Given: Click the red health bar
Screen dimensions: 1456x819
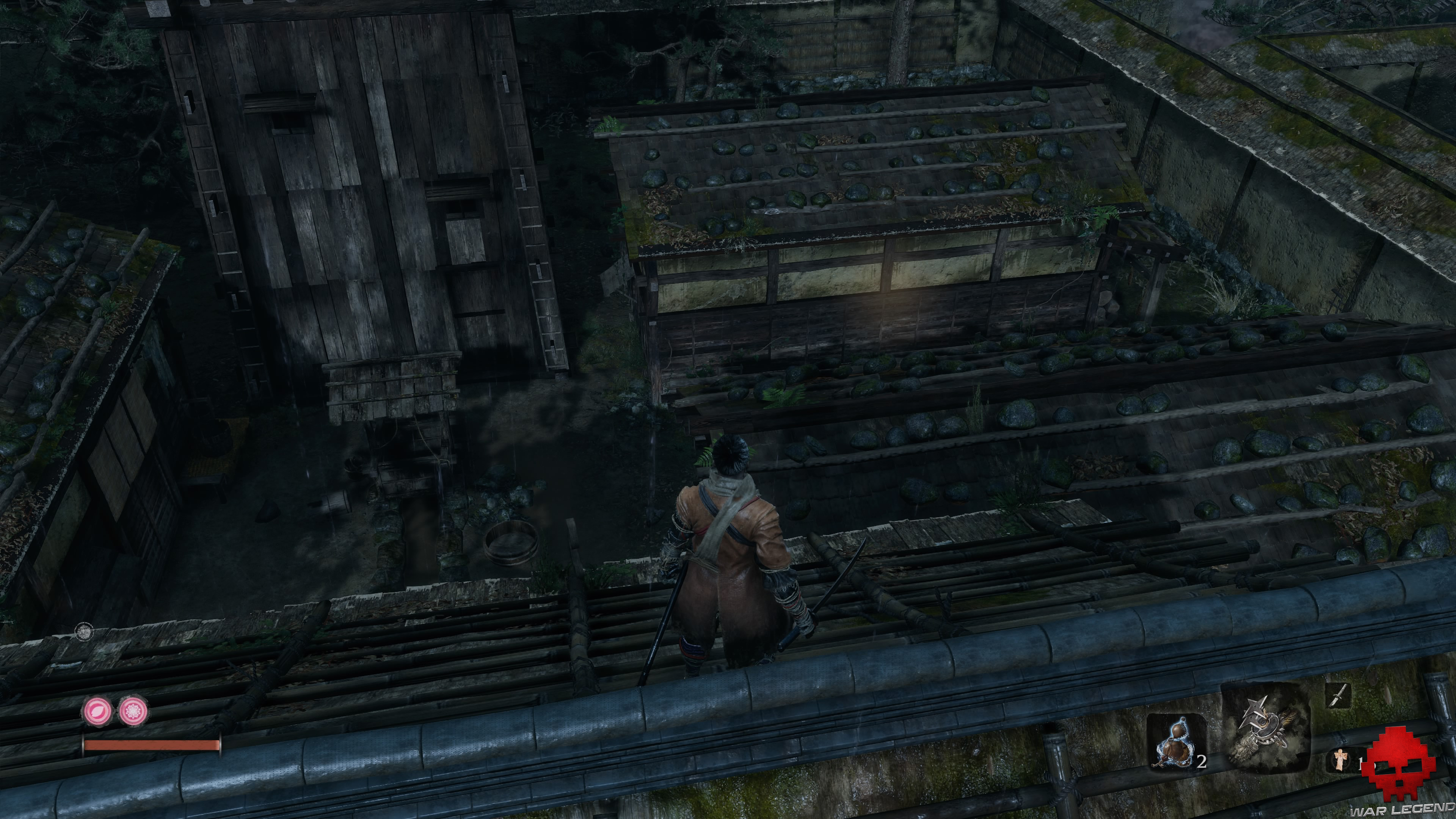Looking at the screenshot, I should (150, 745).
